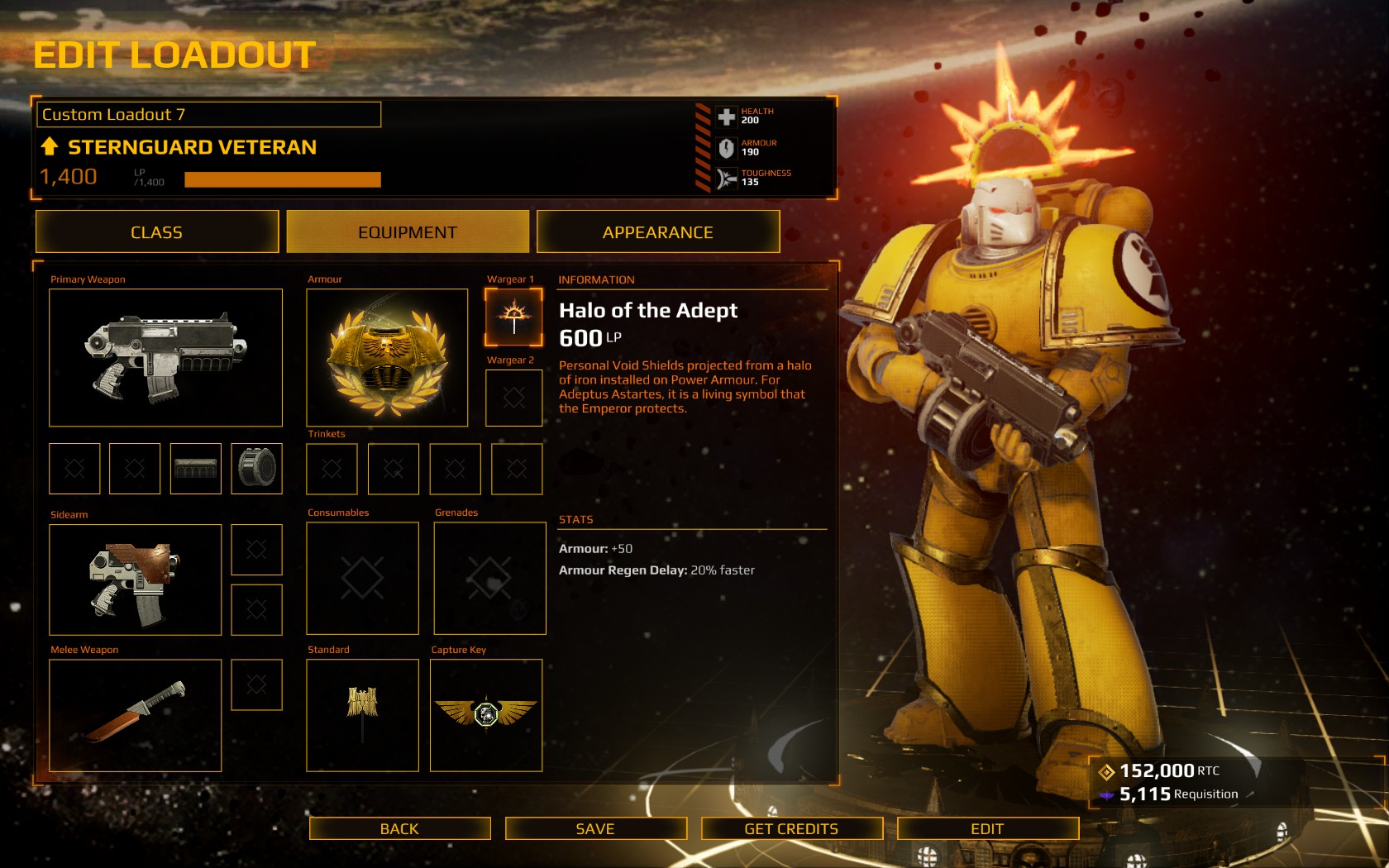This screenshot has width=1389, height=868.
Task: Open the empty Grenades slot
Action: pos(489,578)
